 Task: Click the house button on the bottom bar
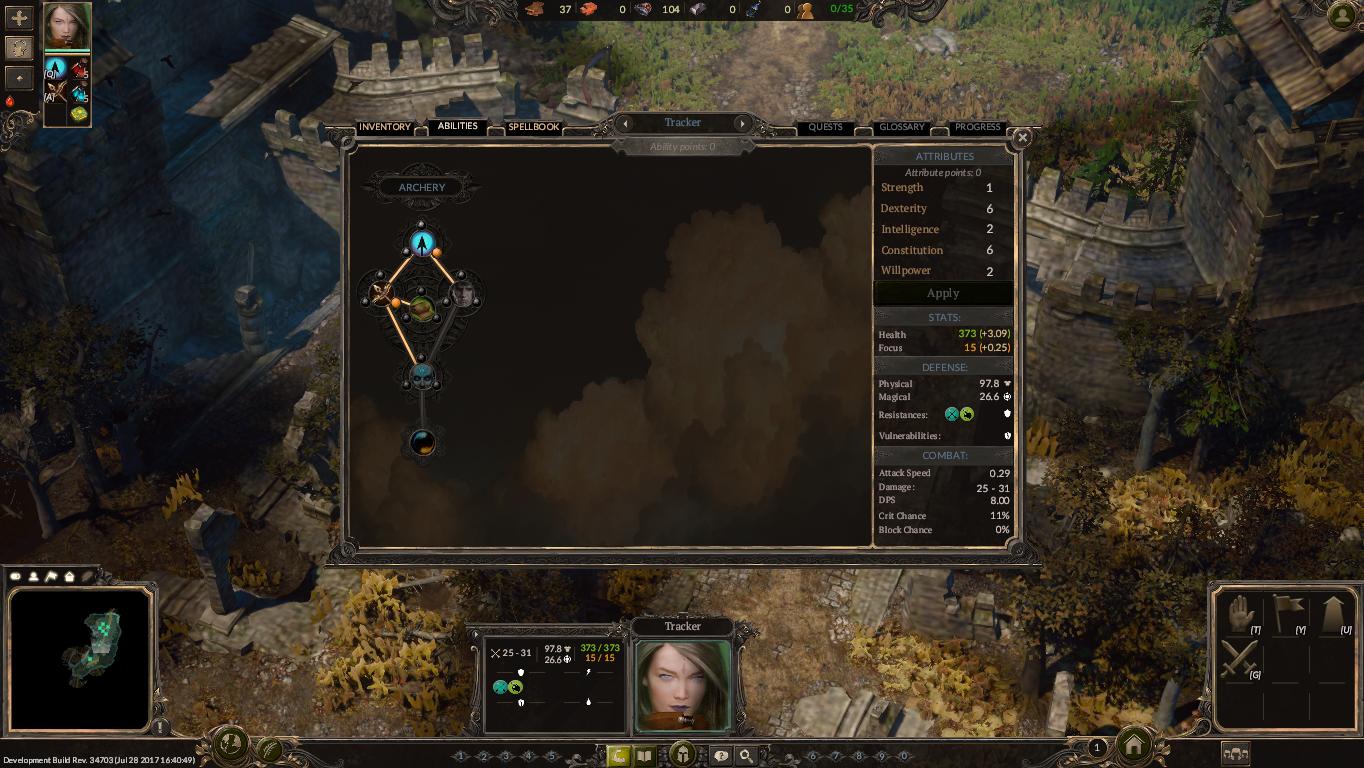click(x=1134, y=745)
